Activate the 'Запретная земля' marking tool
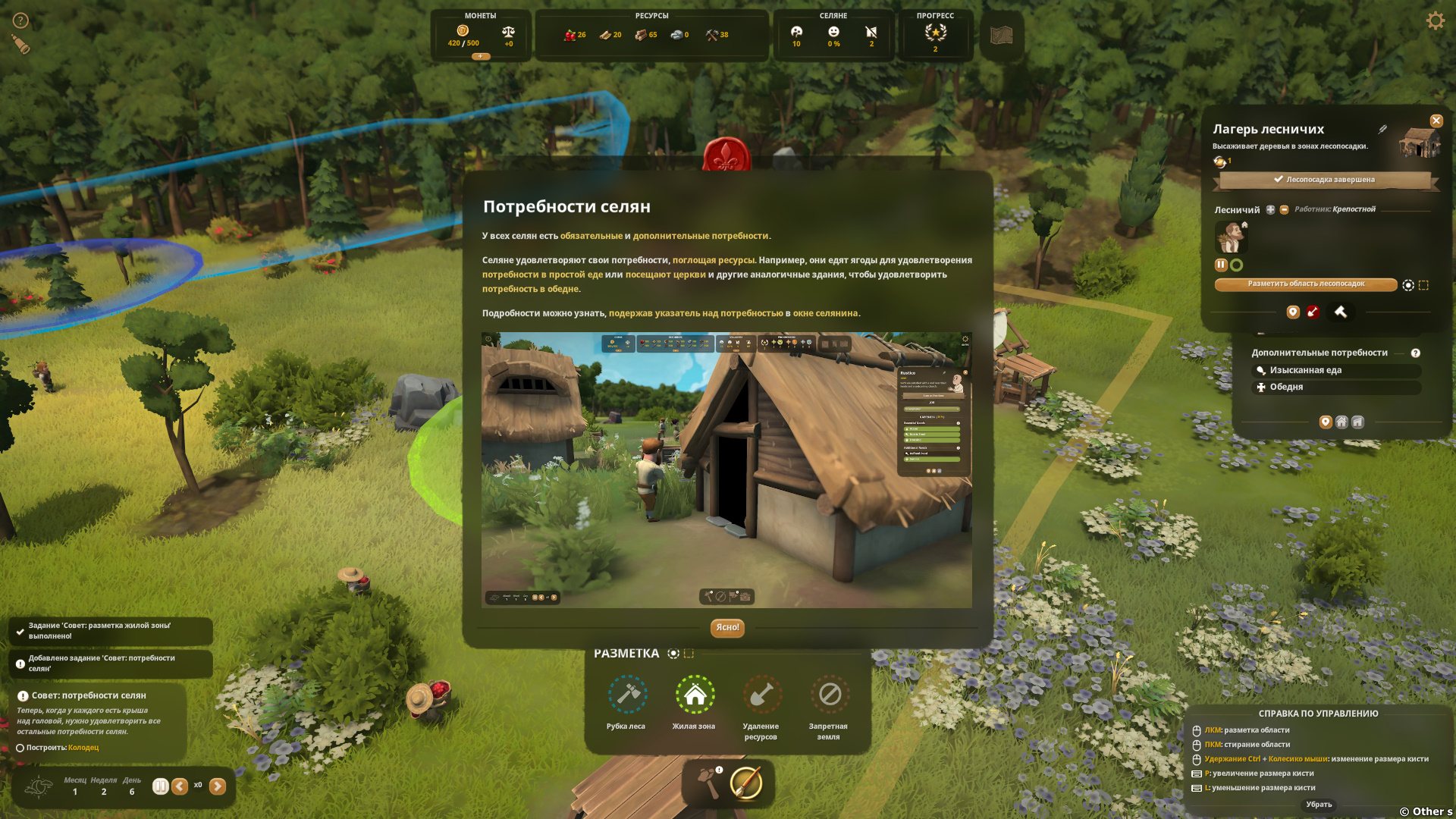Screen dimensions: 1456x819 [x=829, y=695]
